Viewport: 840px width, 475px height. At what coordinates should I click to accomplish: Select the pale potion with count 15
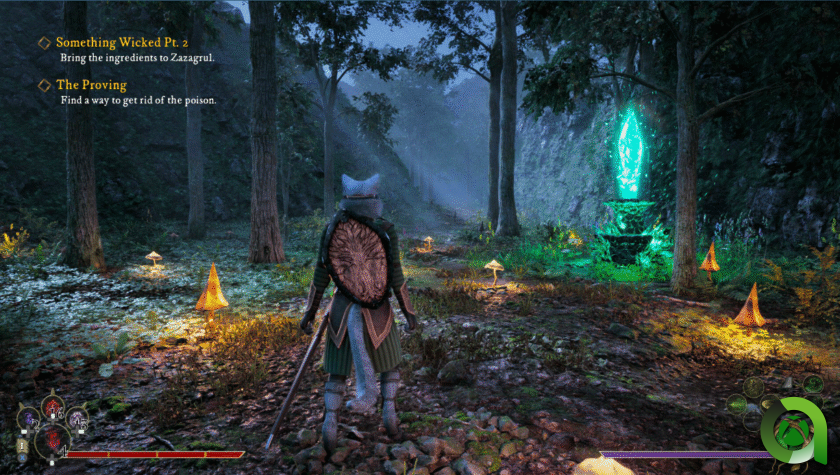tap(76, 418)
